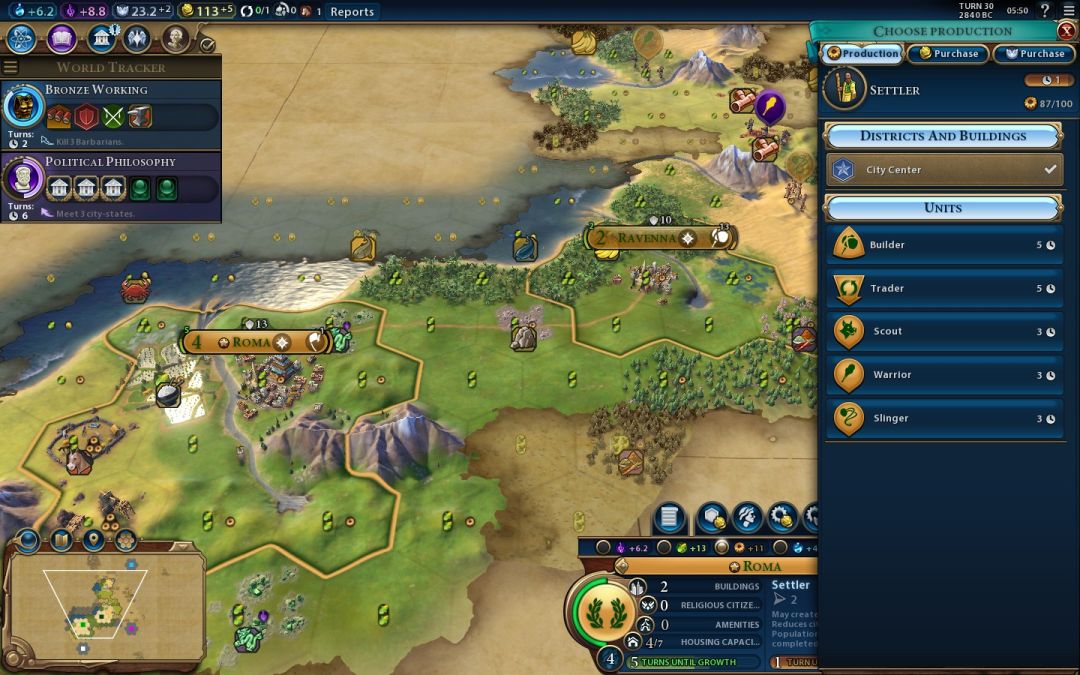Open the main menu hamburger icon
This screenshot has height=675, width=1080.
point(1069,11)
